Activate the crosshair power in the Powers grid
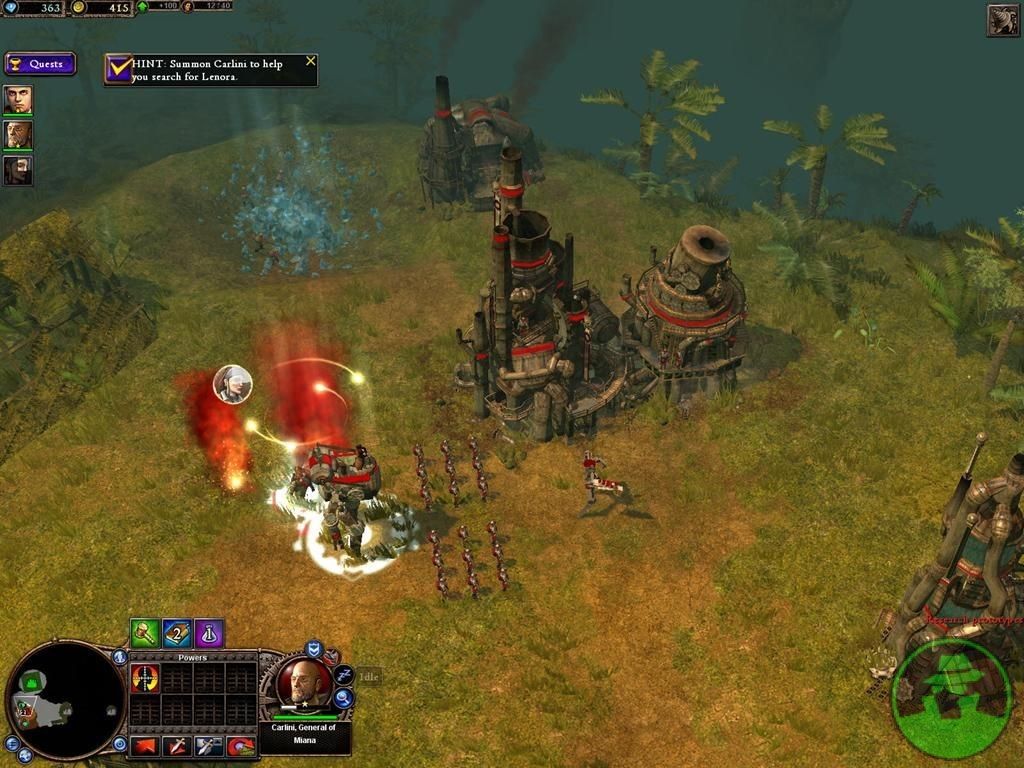 [x=146, y=679]
